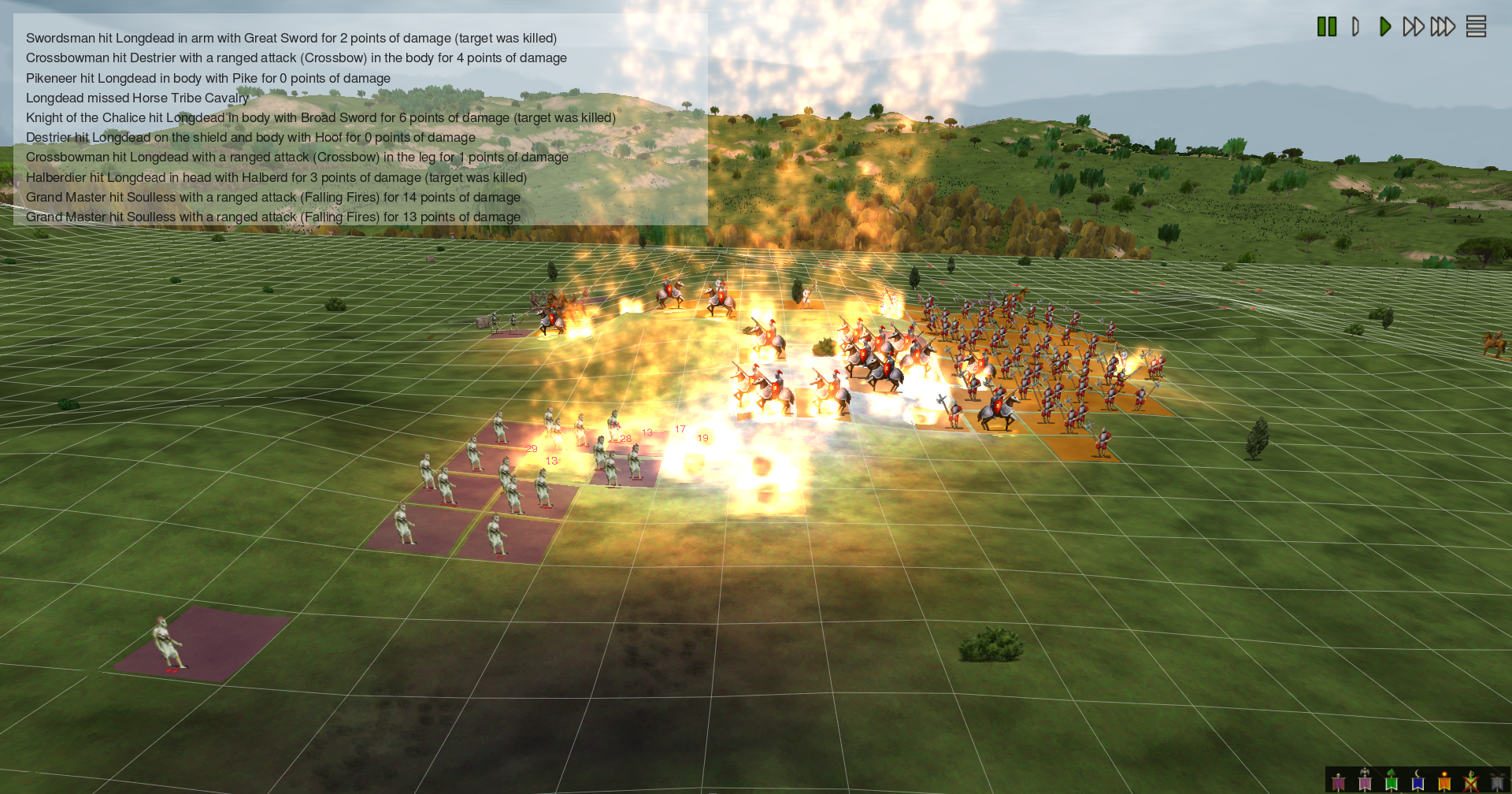Image resolution: width=1512 pixels, height=794 pixels.
Task: Select the purple skull banner
Action: point(1339,781)
